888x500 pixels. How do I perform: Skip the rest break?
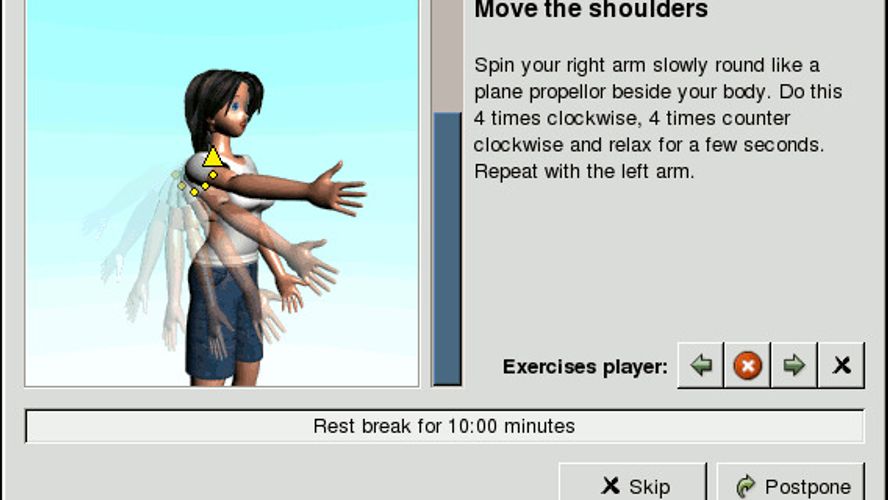coord(632,484)
